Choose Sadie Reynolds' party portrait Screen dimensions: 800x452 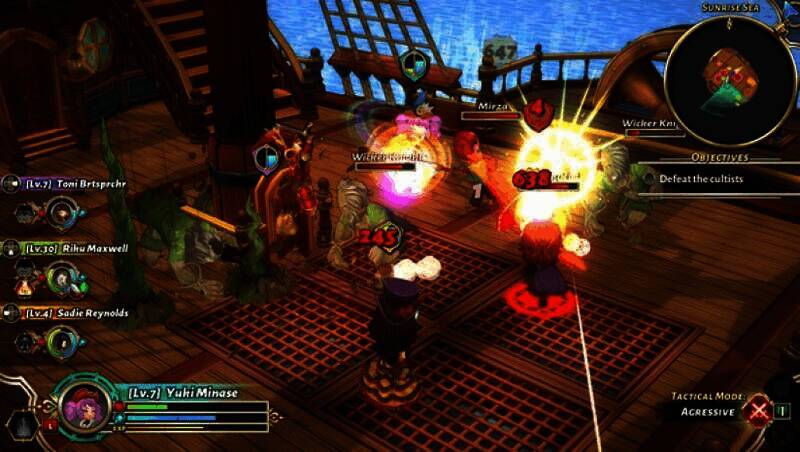point(61,341)
